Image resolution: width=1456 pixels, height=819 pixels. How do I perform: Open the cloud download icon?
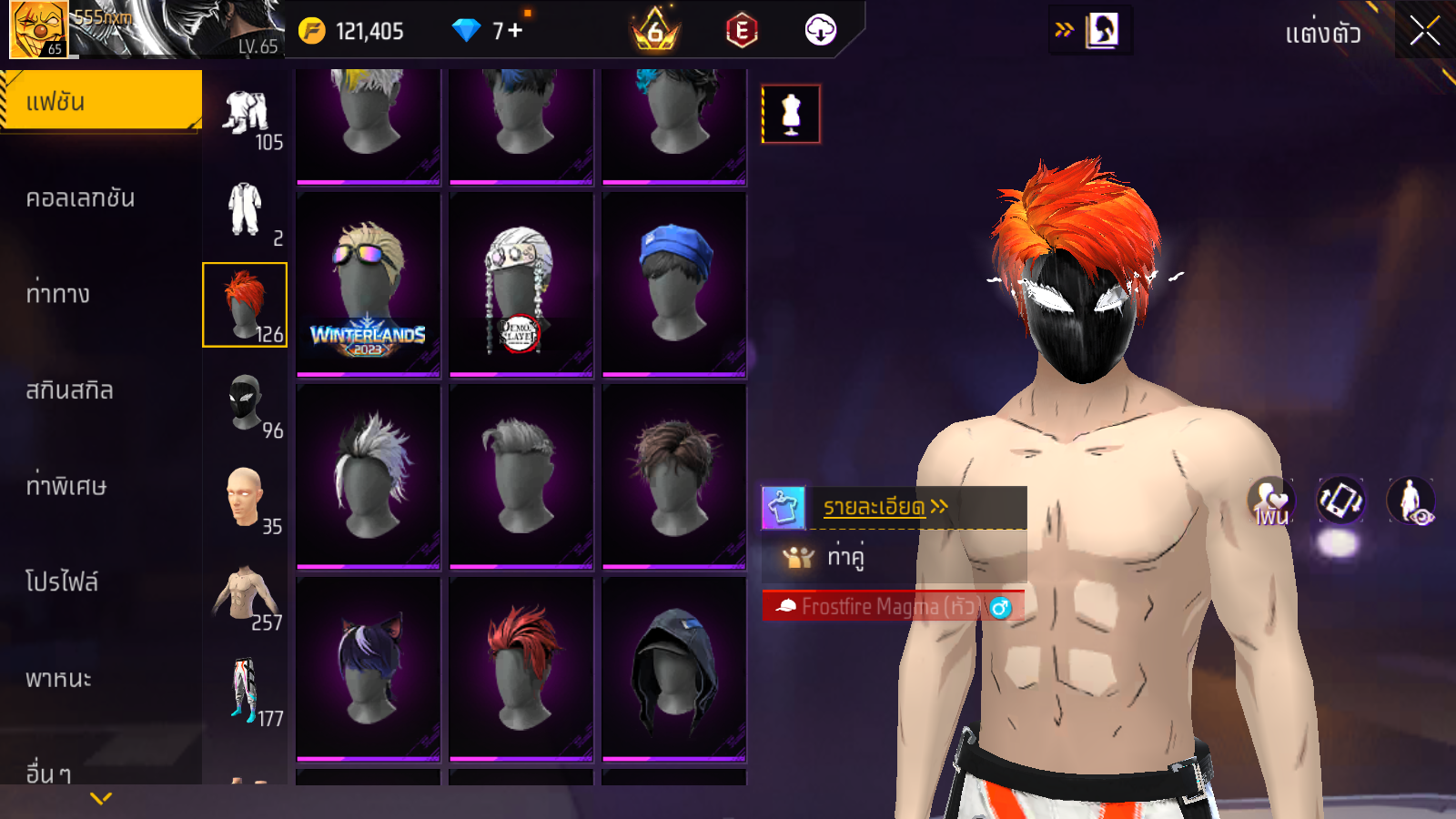(820, 30)
